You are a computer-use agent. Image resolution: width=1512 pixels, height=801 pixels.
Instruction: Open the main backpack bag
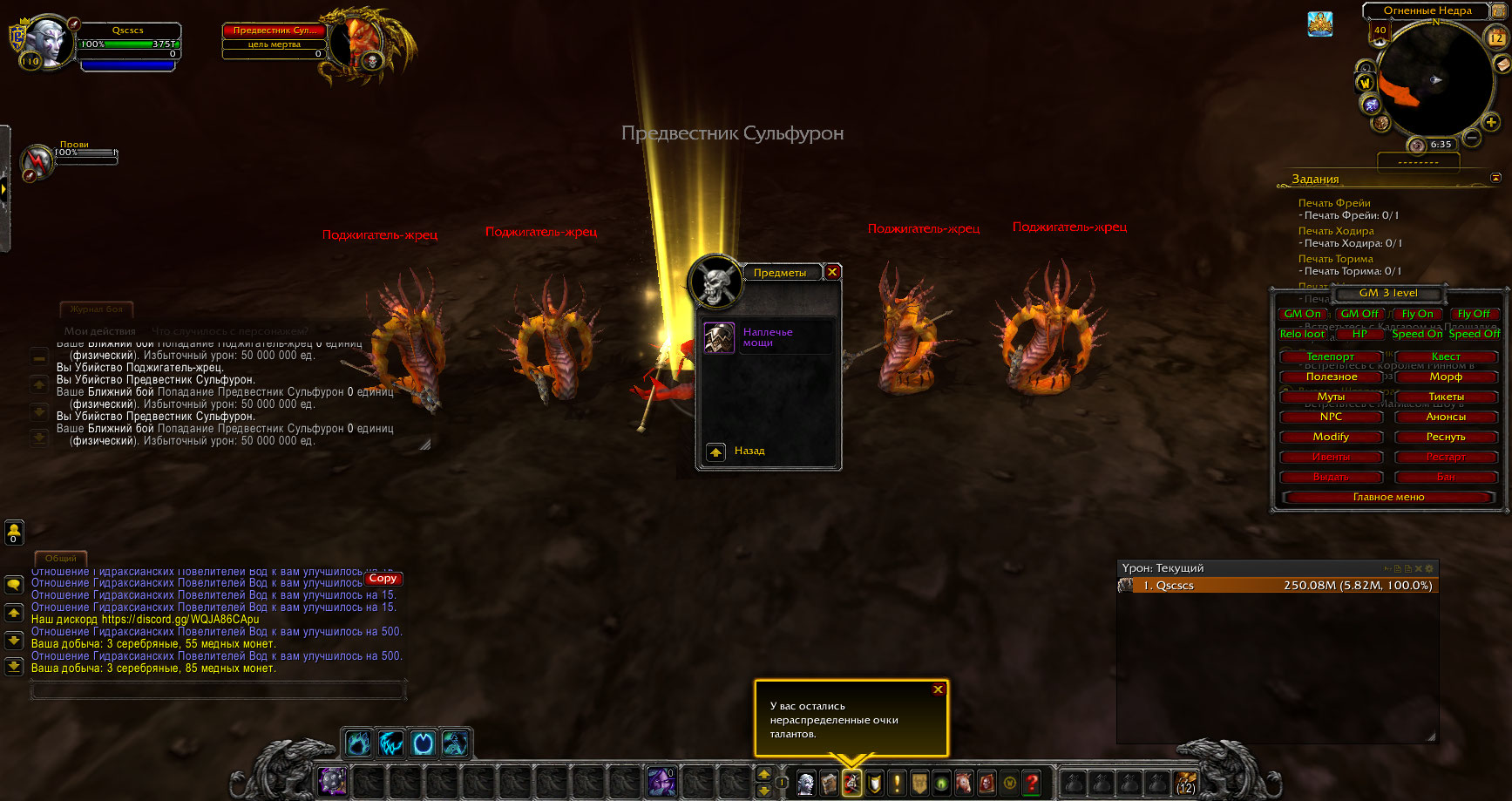pyautogui.click(x=1185, y=782)
